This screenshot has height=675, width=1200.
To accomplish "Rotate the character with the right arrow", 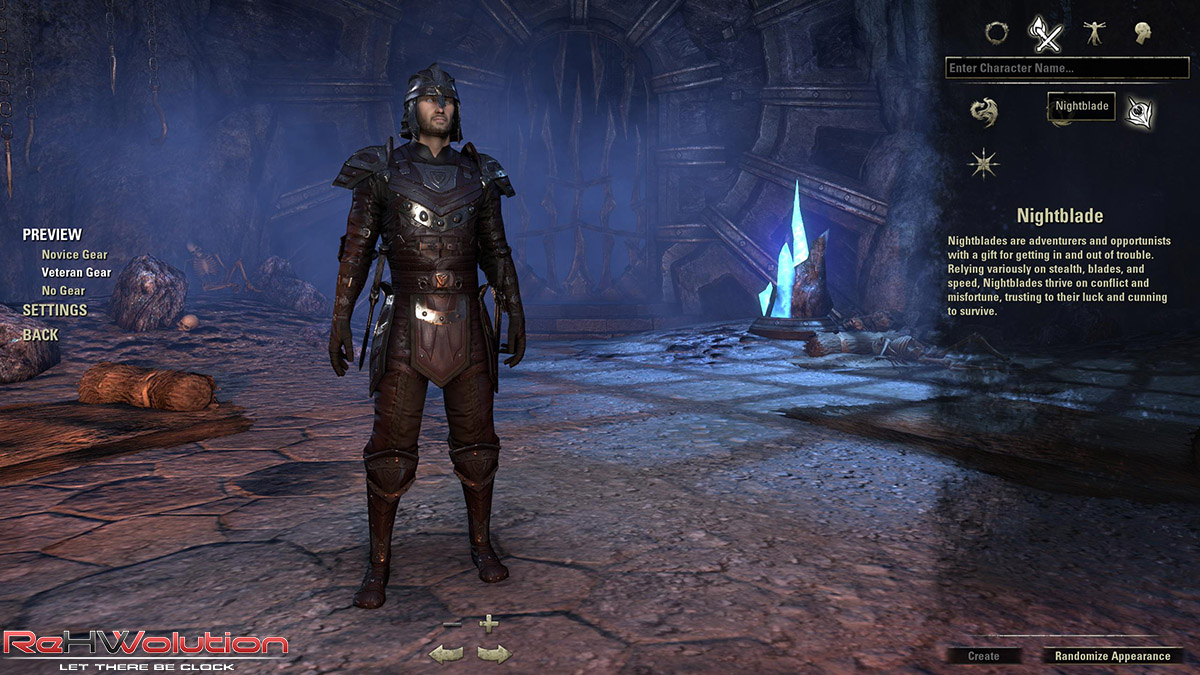I will click(494, 654).
